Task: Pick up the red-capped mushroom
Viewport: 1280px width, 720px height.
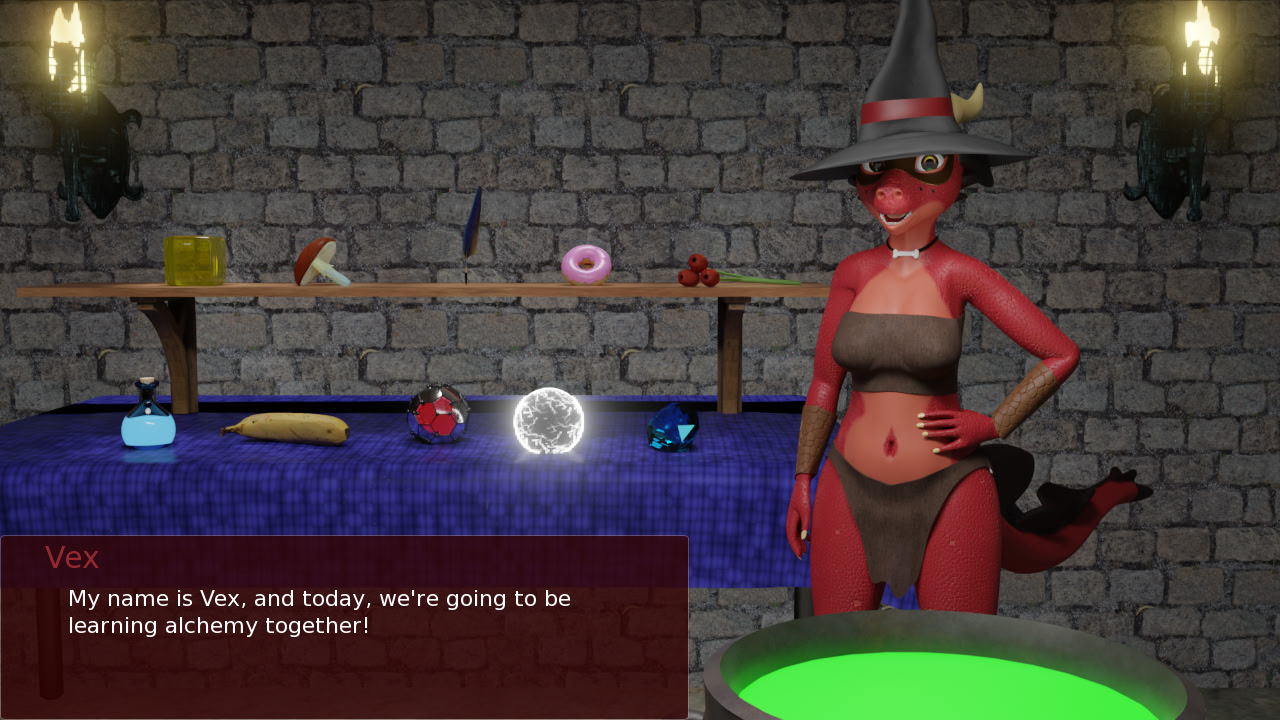Action: click(318, 262)
